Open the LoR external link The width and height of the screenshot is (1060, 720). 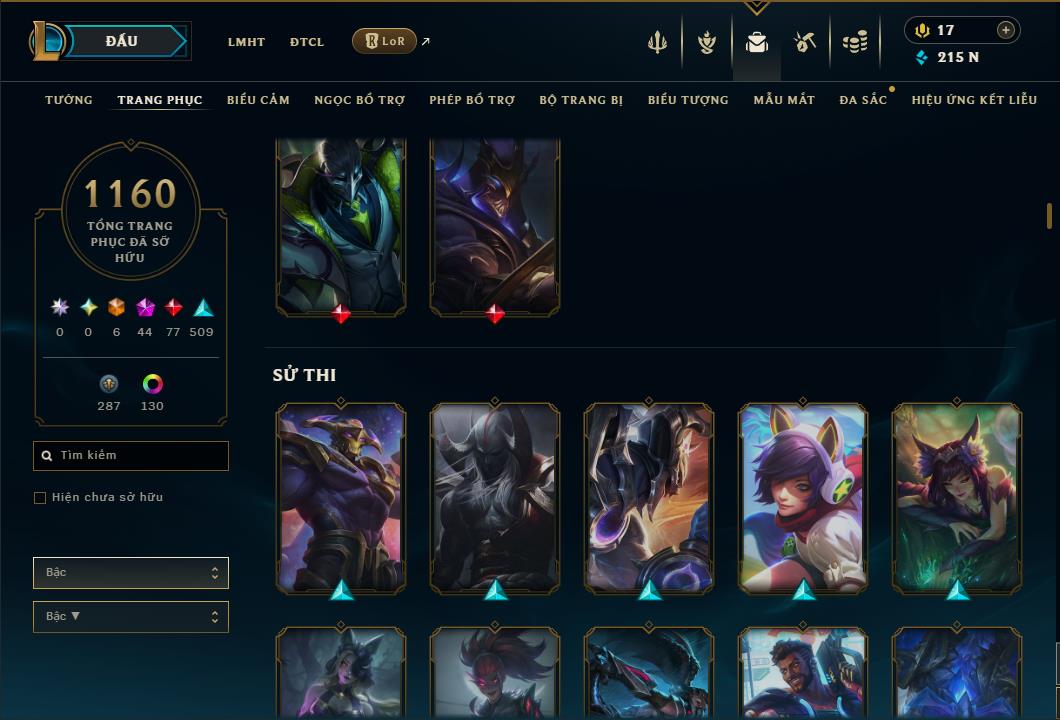(385, 41)
